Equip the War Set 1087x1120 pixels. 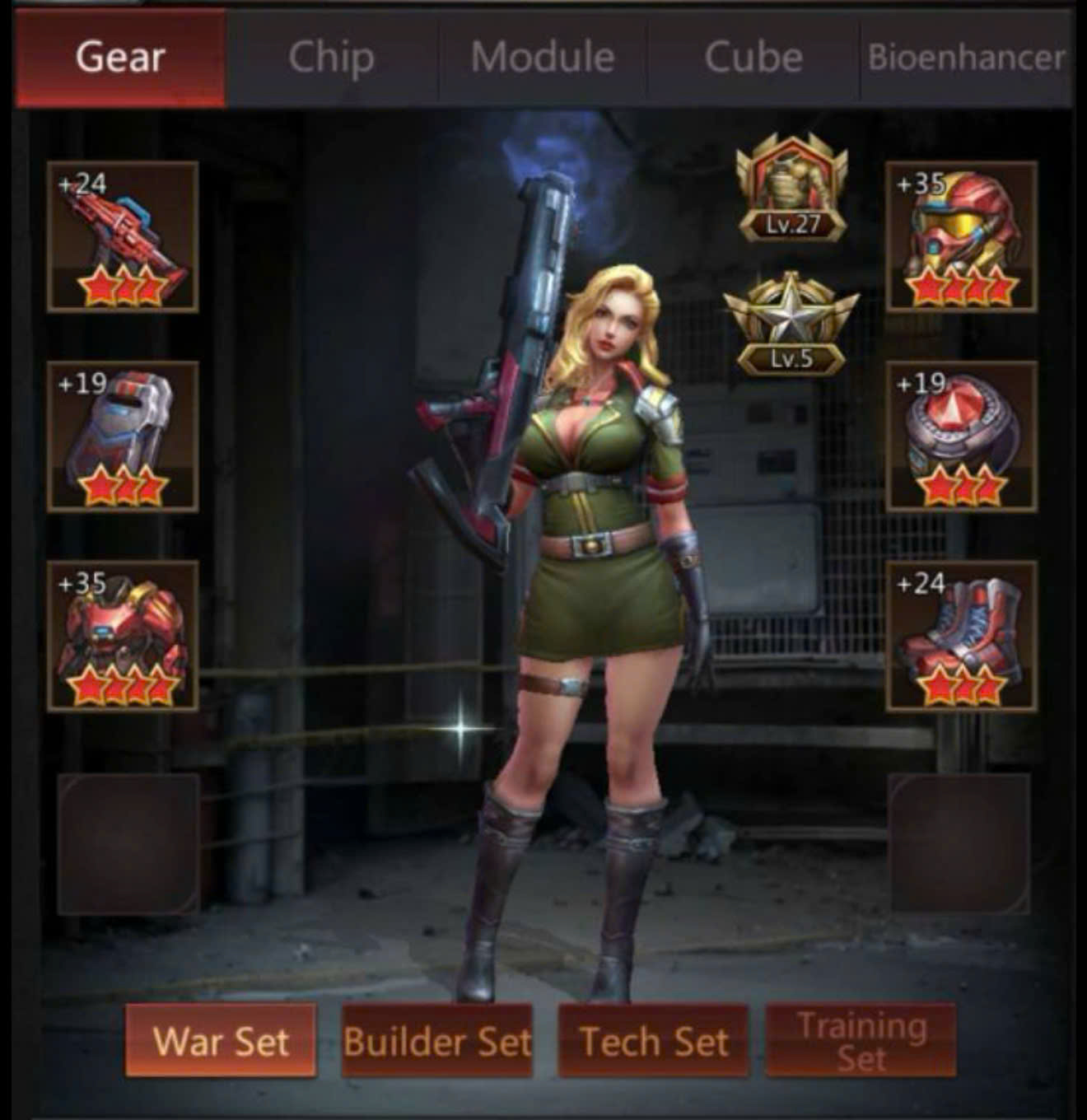pos(221,1041)
